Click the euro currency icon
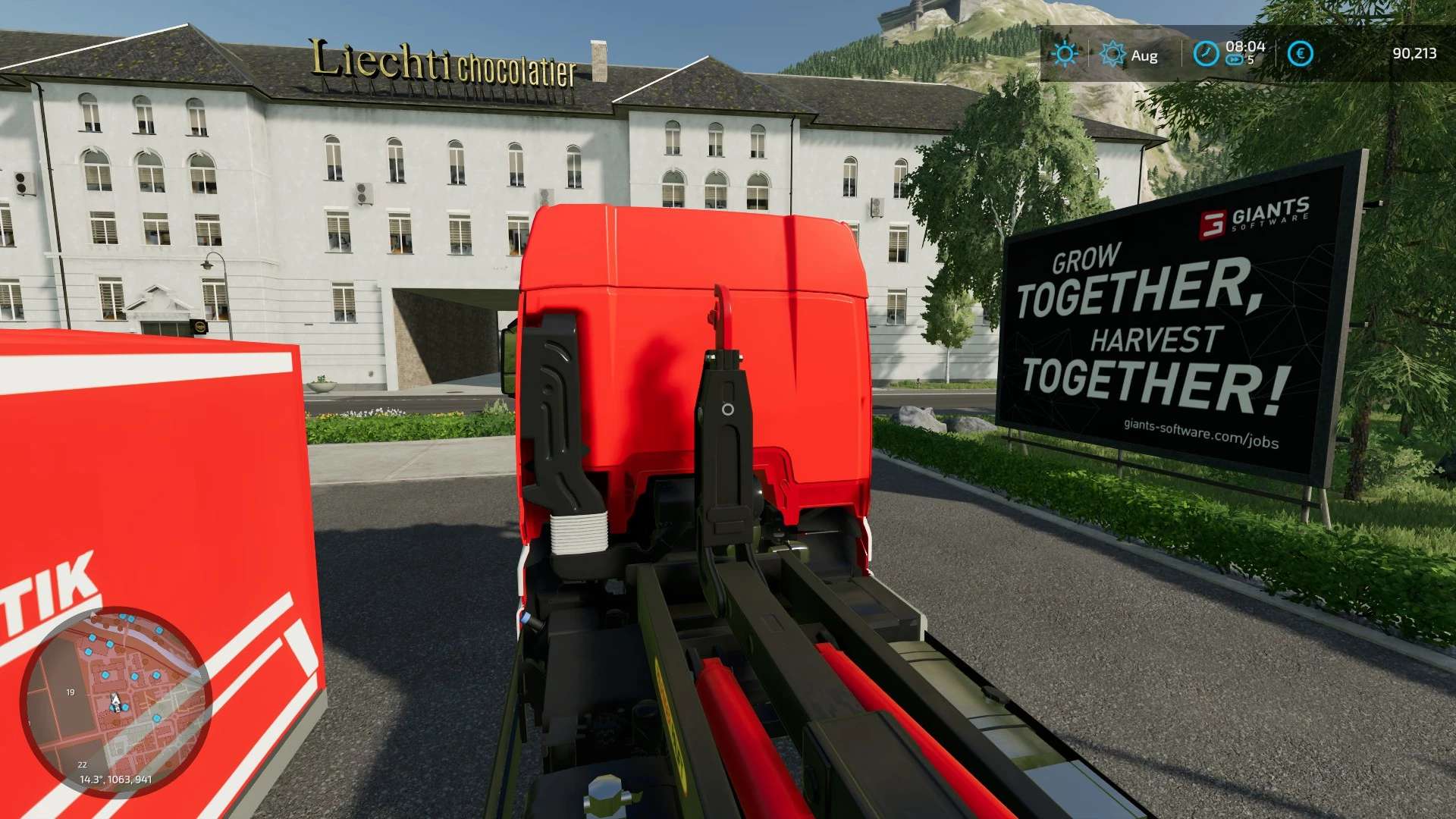Screen dimensions: 1456x819 [1300, 54]
